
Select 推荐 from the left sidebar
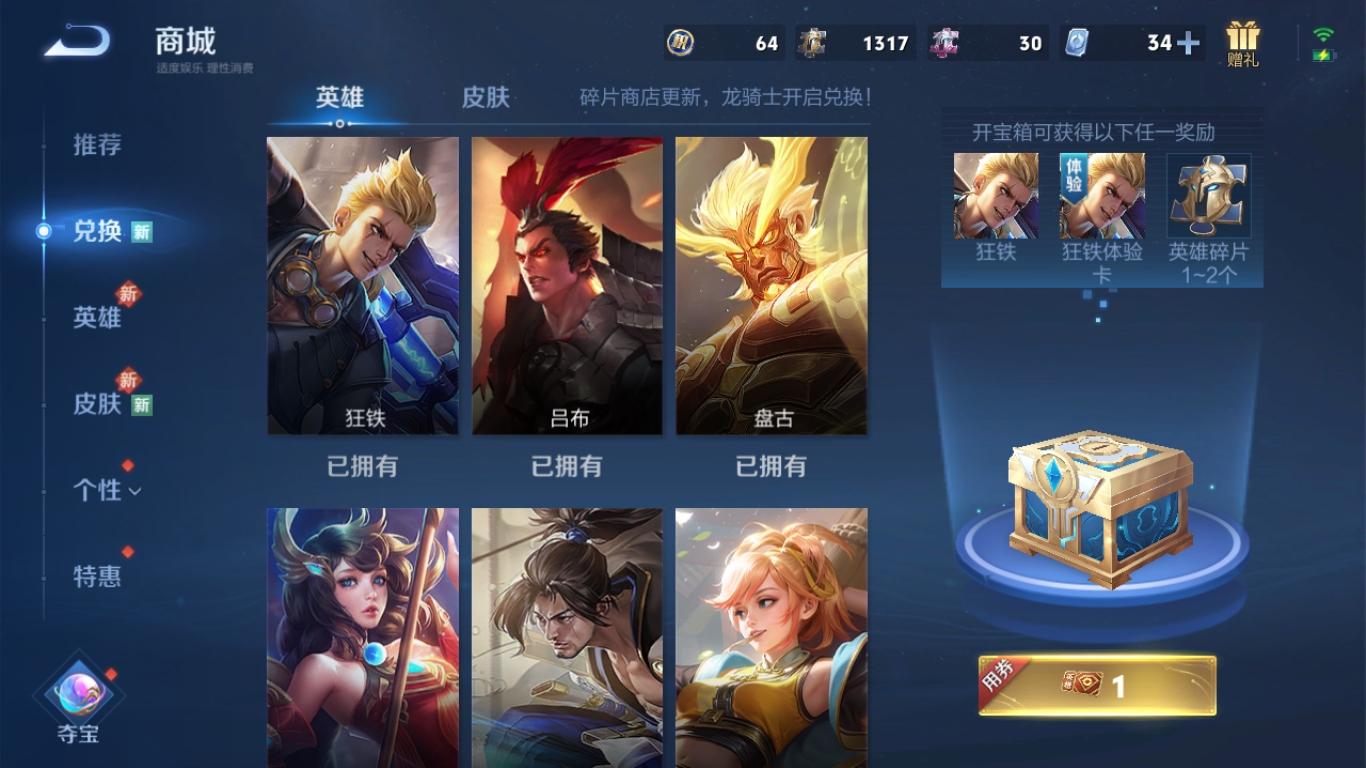97,146
